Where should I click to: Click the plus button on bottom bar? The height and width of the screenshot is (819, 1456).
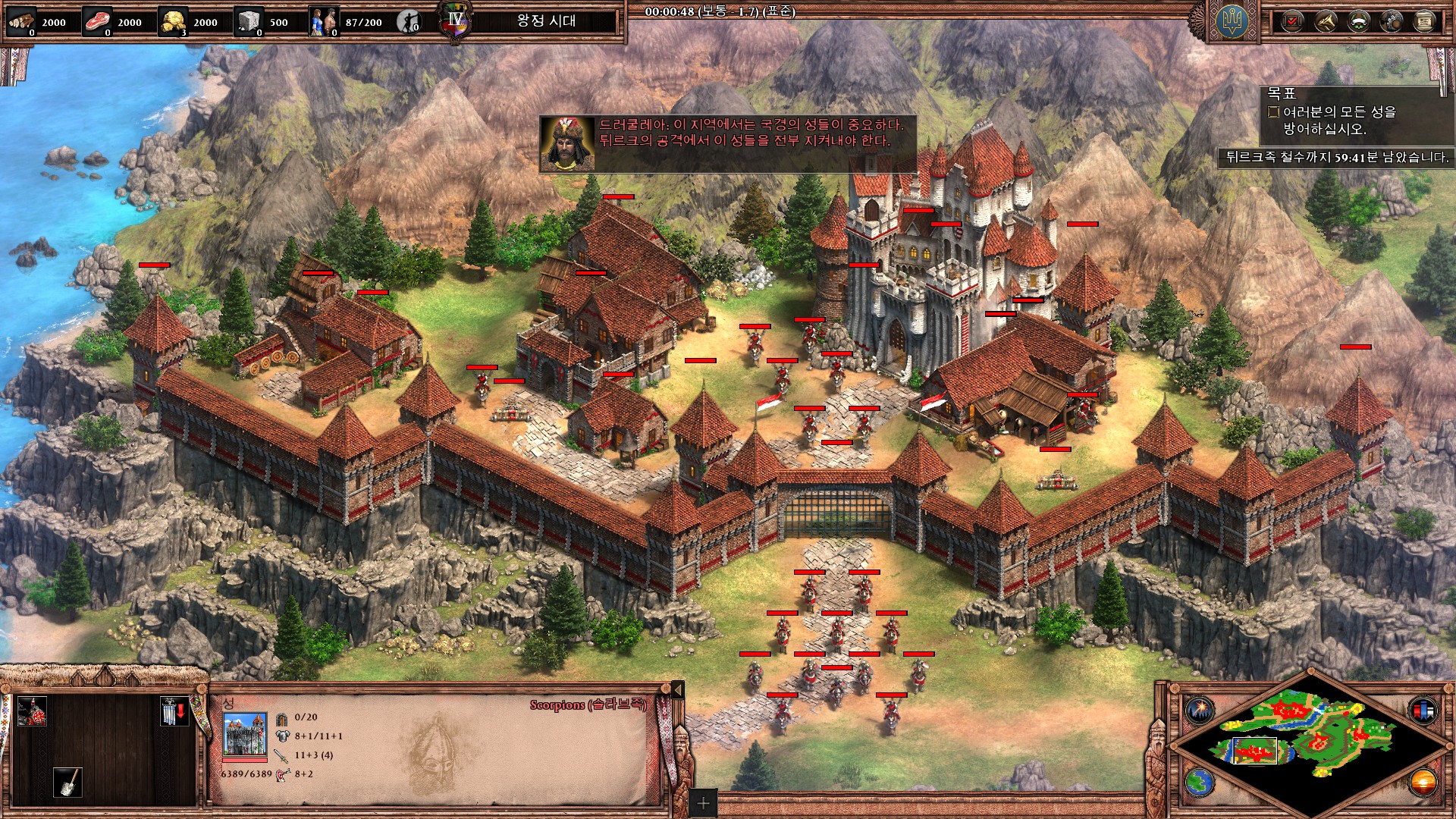tap(703, 803)
